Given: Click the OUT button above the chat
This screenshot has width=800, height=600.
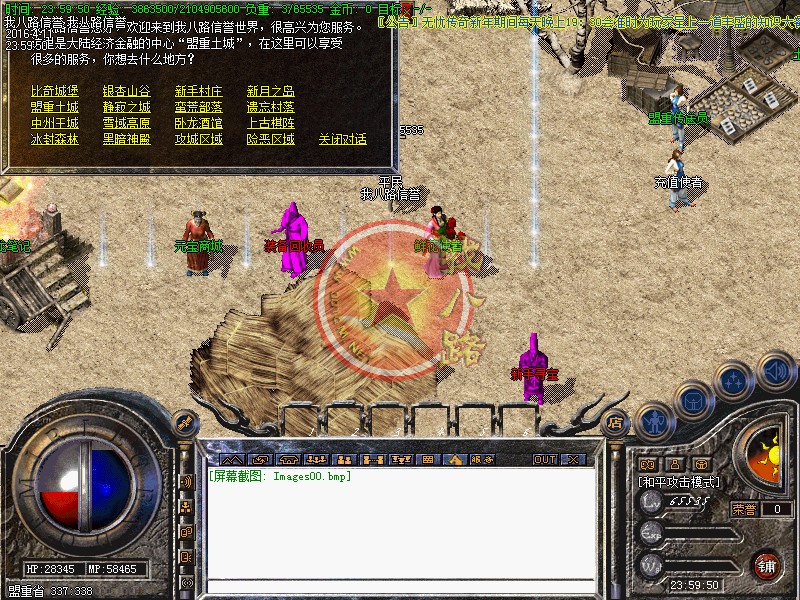Looking at the screenshot, I should tap(544, 459).
